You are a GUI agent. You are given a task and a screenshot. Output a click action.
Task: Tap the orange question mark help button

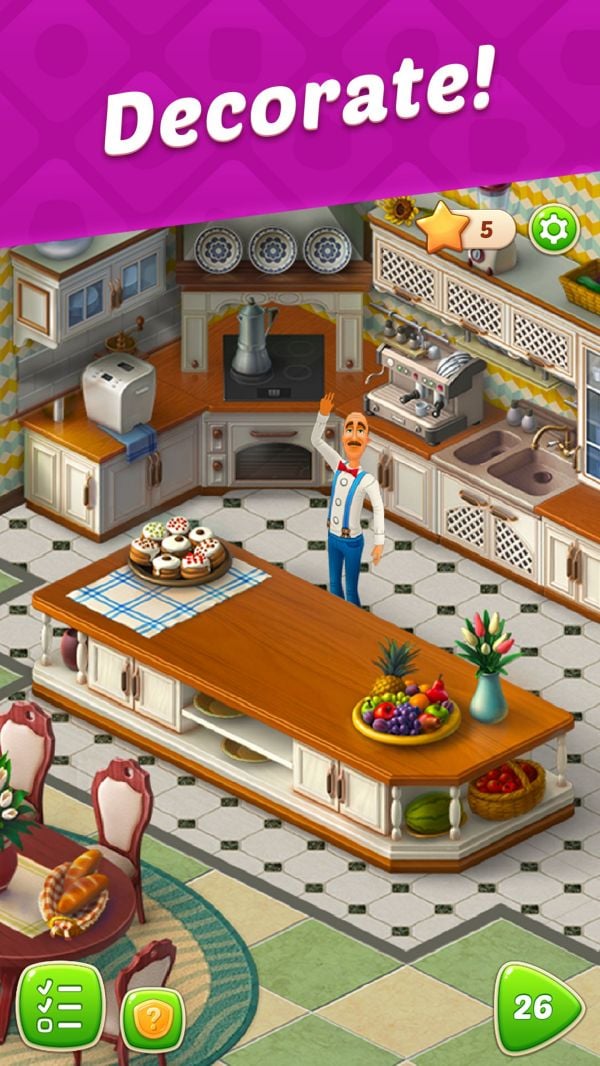pos(153,1020)
